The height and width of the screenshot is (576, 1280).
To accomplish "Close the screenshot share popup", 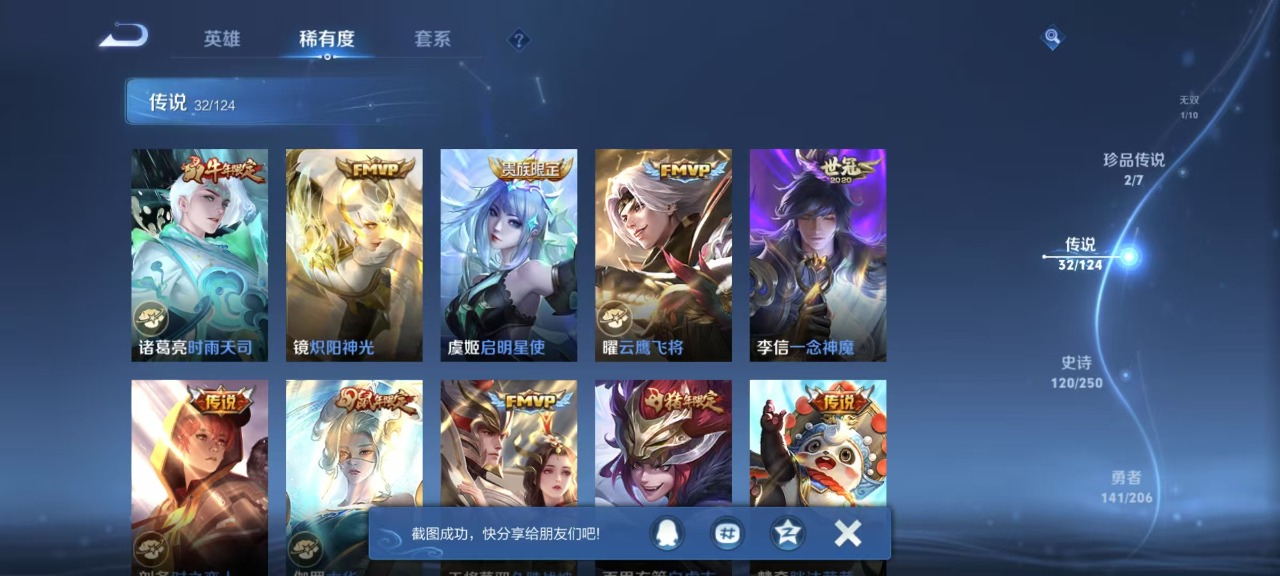I will [x=848, y=534].
